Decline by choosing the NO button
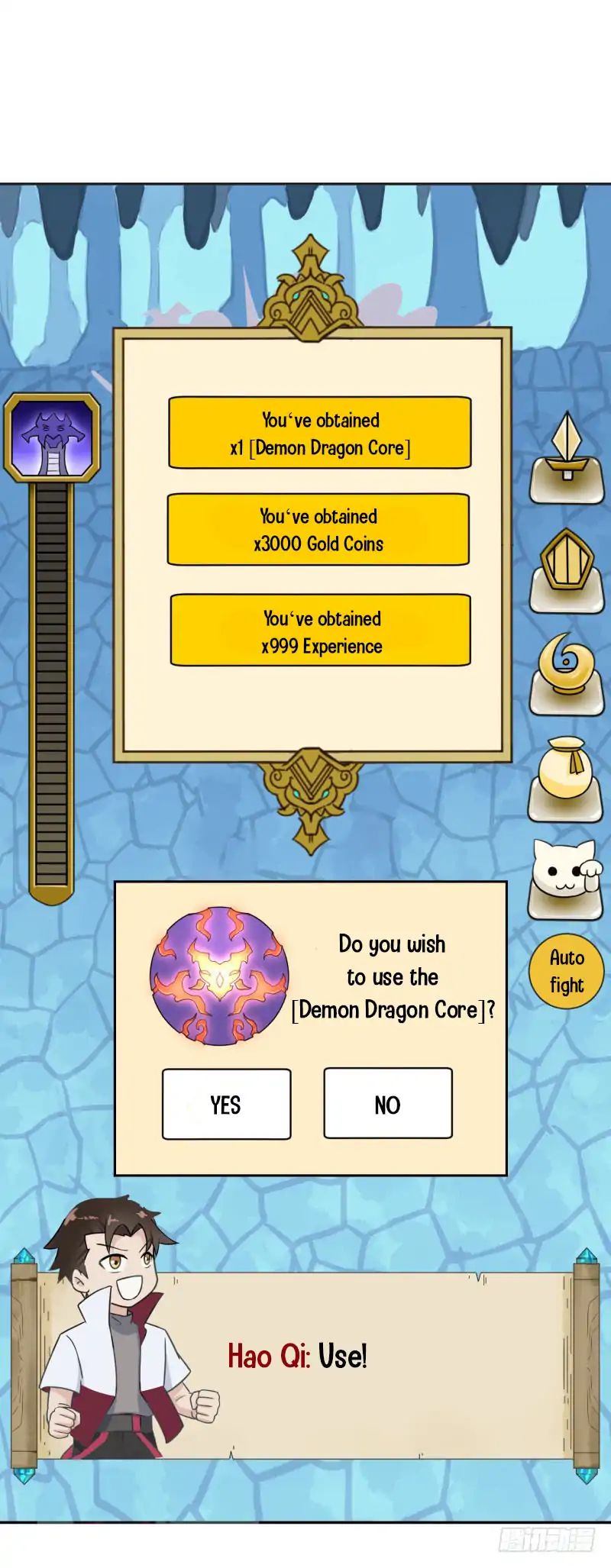Viewport: 611px width, 1568px height. click(x=388, y=1103)
